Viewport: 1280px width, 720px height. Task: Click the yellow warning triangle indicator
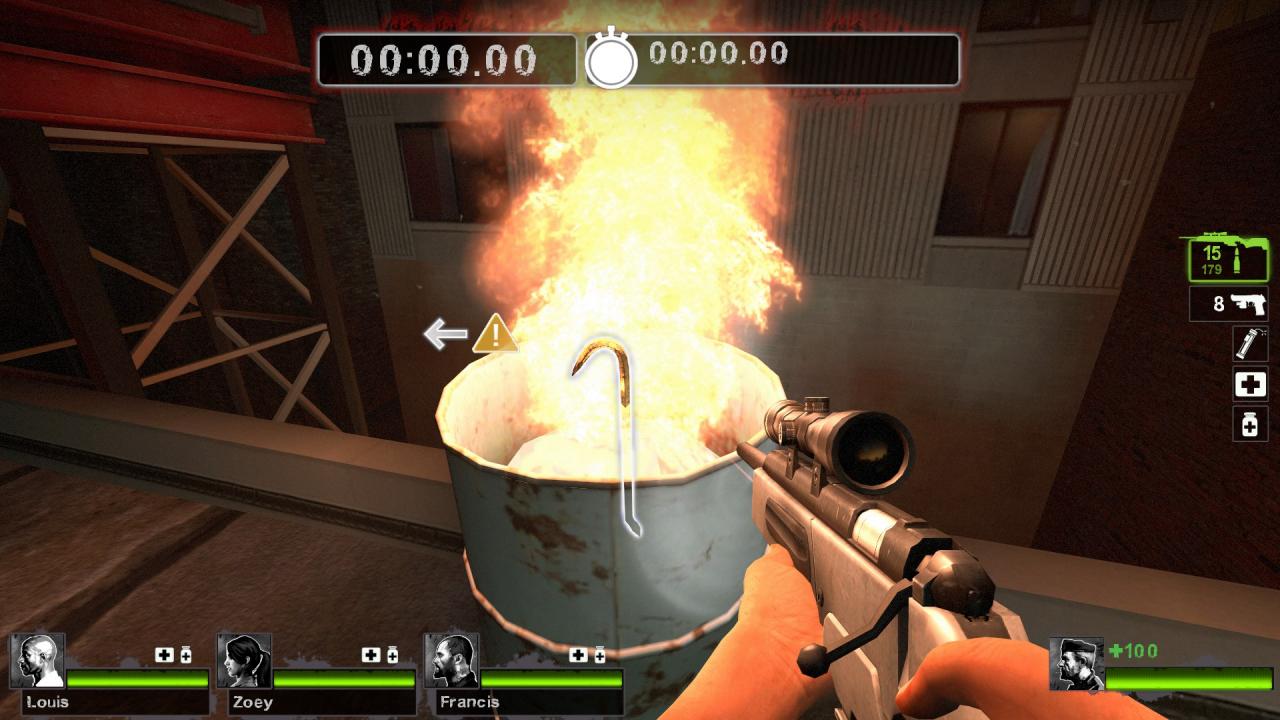495,334
